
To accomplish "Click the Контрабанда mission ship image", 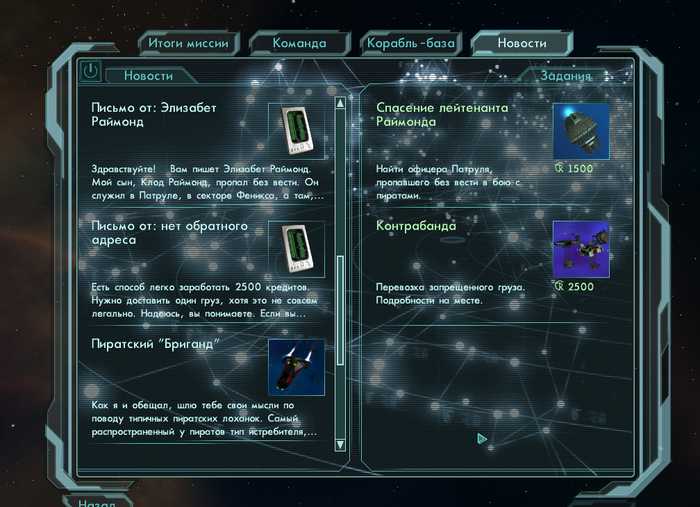I will pyautogui.click(x=581, y=249).
